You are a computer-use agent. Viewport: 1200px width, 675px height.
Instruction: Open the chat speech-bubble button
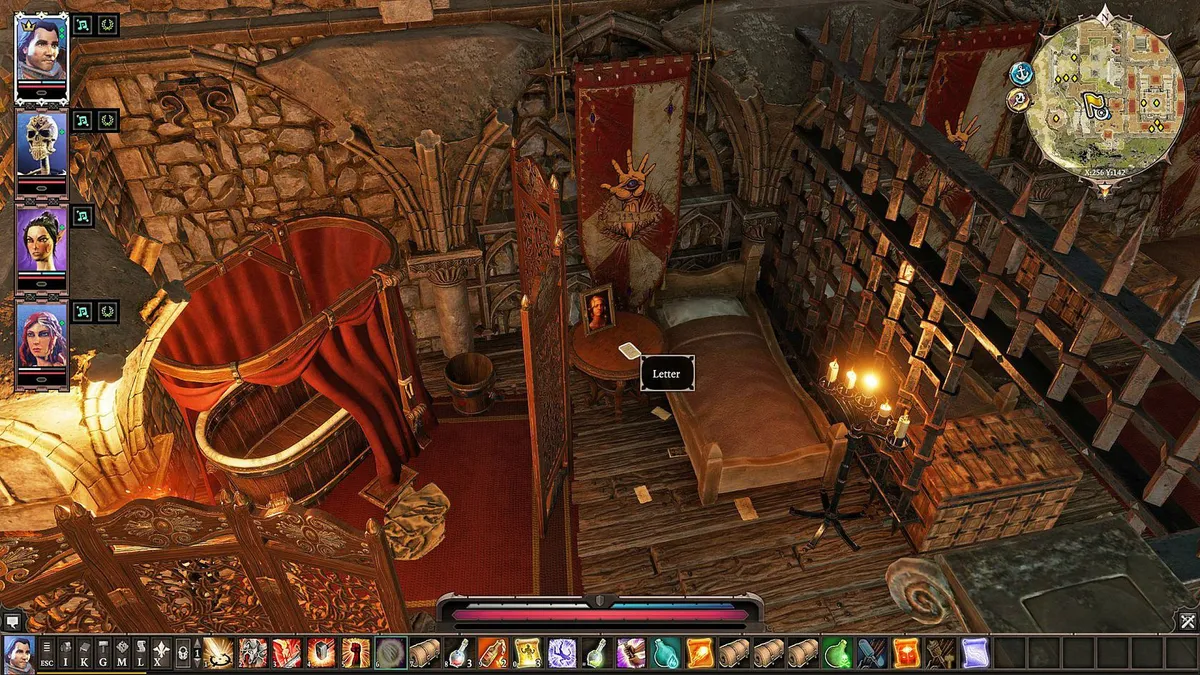tap(11, 621)
